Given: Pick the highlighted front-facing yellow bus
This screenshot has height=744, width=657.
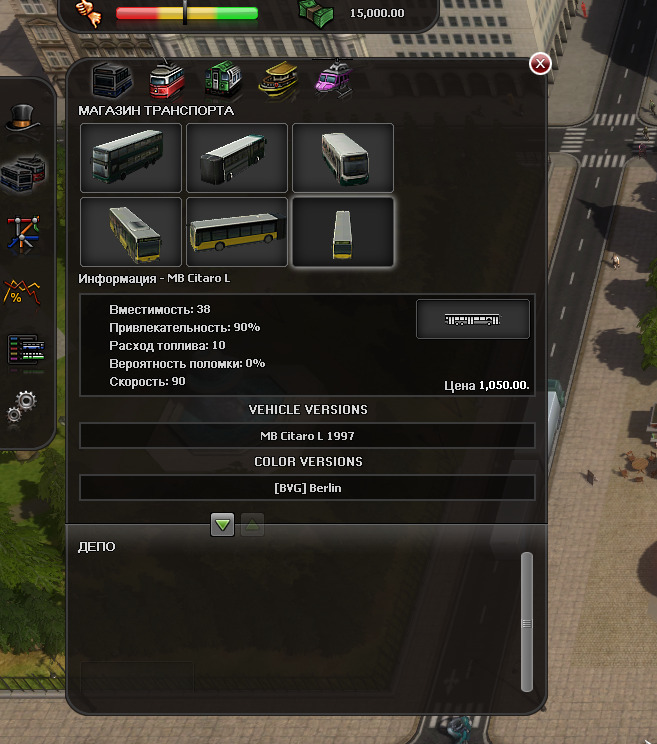Looking at the screenshot, I should (x=342, y=231).
